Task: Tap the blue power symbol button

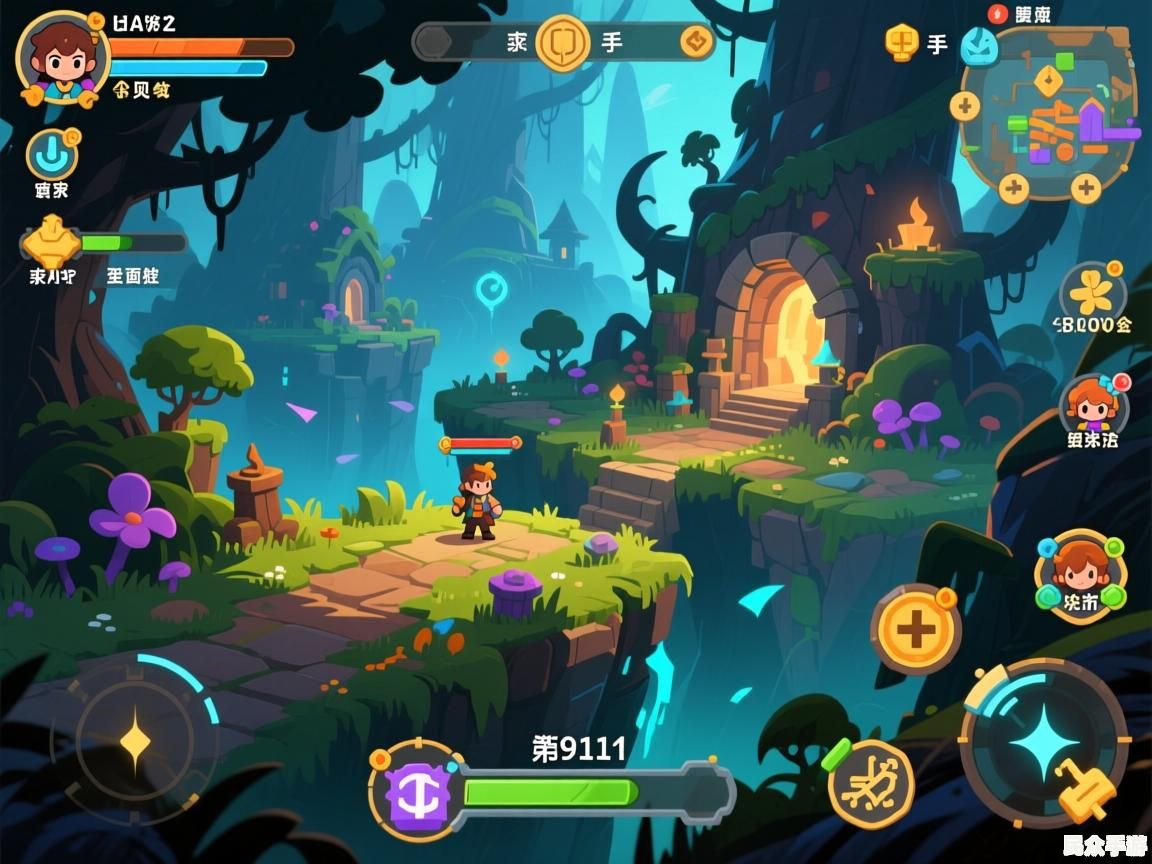Action: click(x=50, y=157)
